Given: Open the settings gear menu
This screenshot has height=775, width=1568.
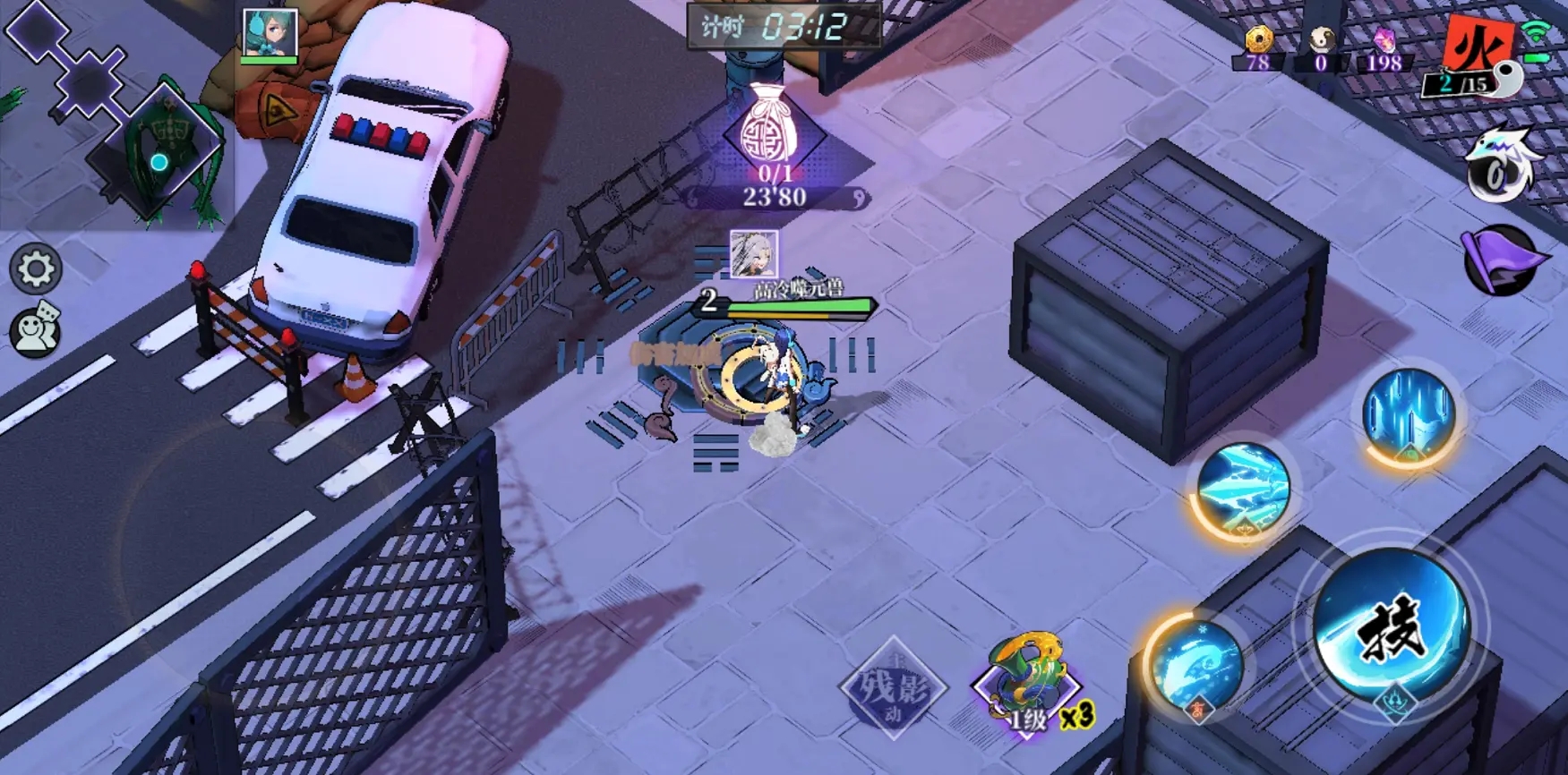Looking at the screenshot, I should (36, 268).
